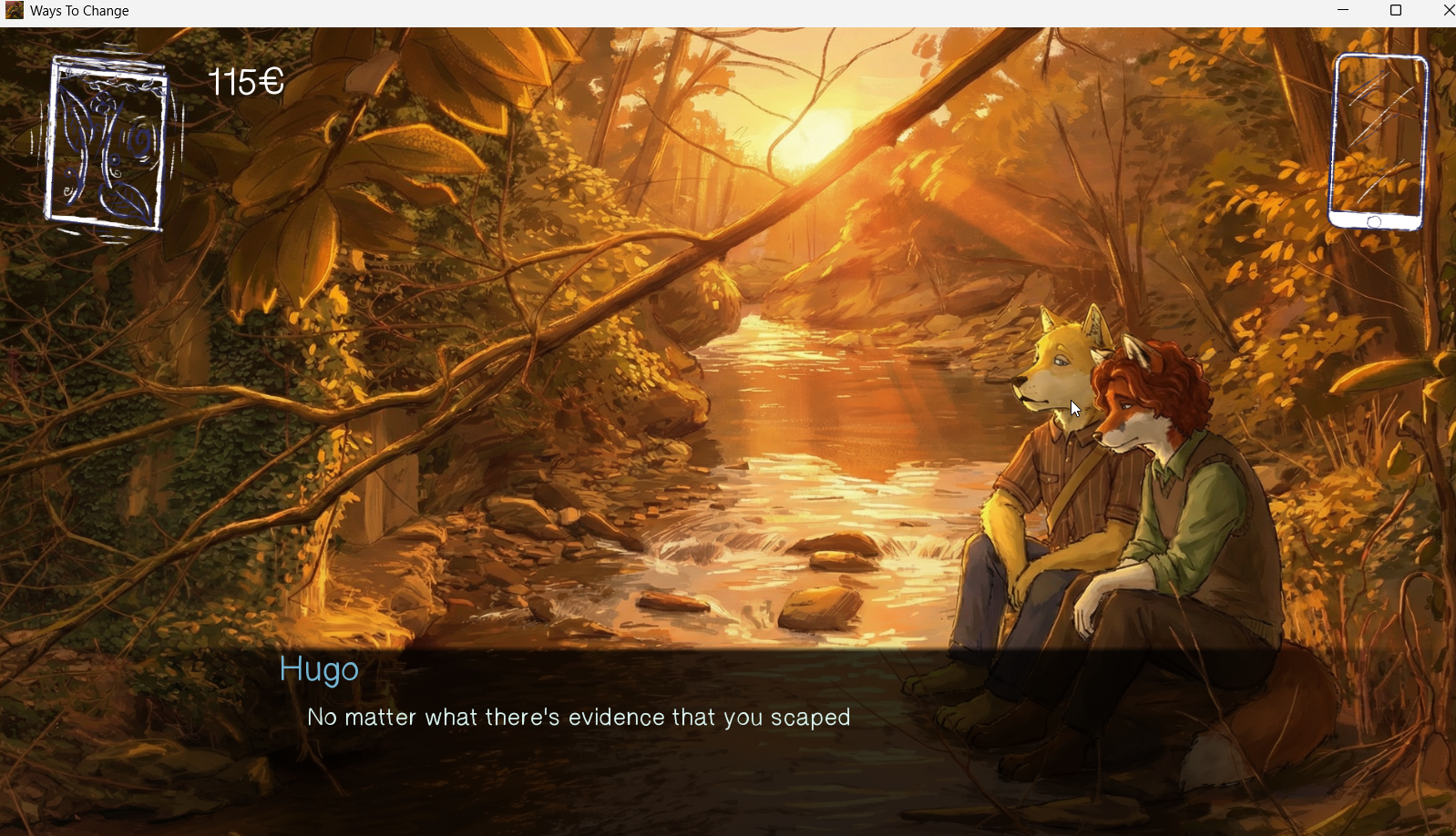Select Hugo's name label in the dialogue box
Screen dimensions: 1456x836
pos(320,669)
